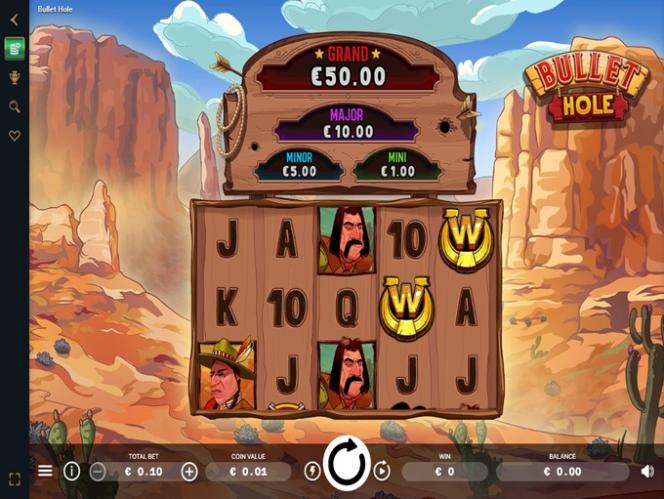Toggle the lightning bolt turbo spin
The height and width of the screenshot is (499, 664).
coord(312,471)
